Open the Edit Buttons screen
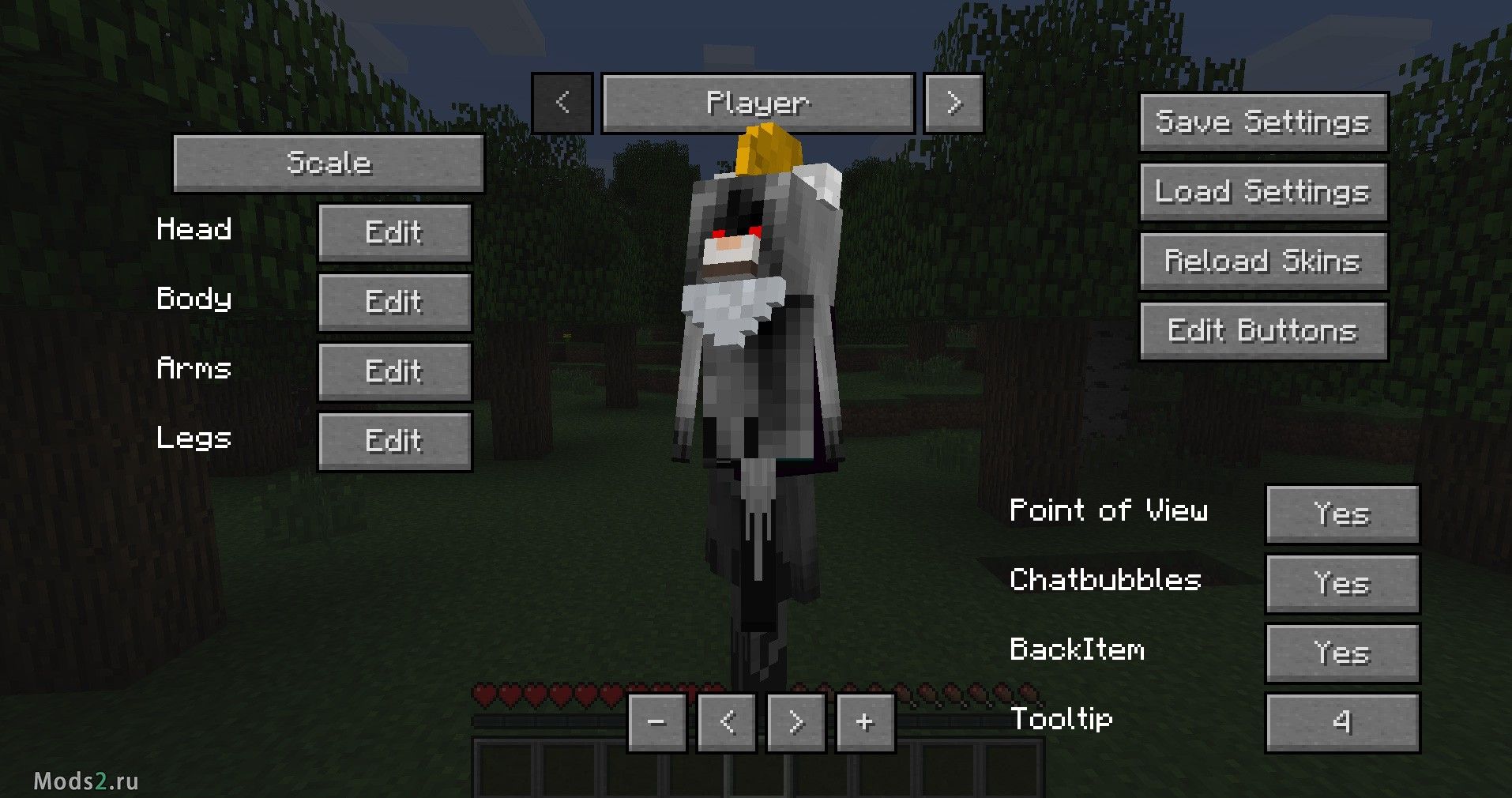Screen dimensions: 1512x798 point(1262,330)
